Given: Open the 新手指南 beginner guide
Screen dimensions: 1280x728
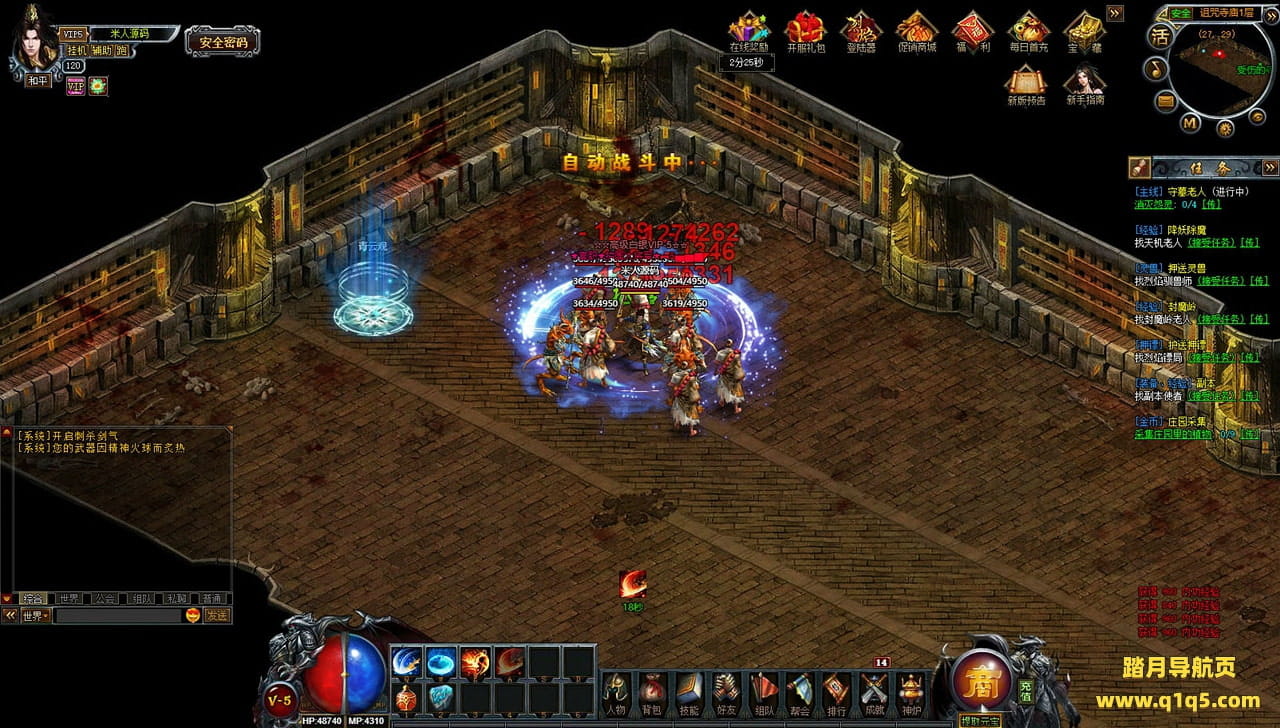Looking at the screenshot, I should click(1084, 84).
